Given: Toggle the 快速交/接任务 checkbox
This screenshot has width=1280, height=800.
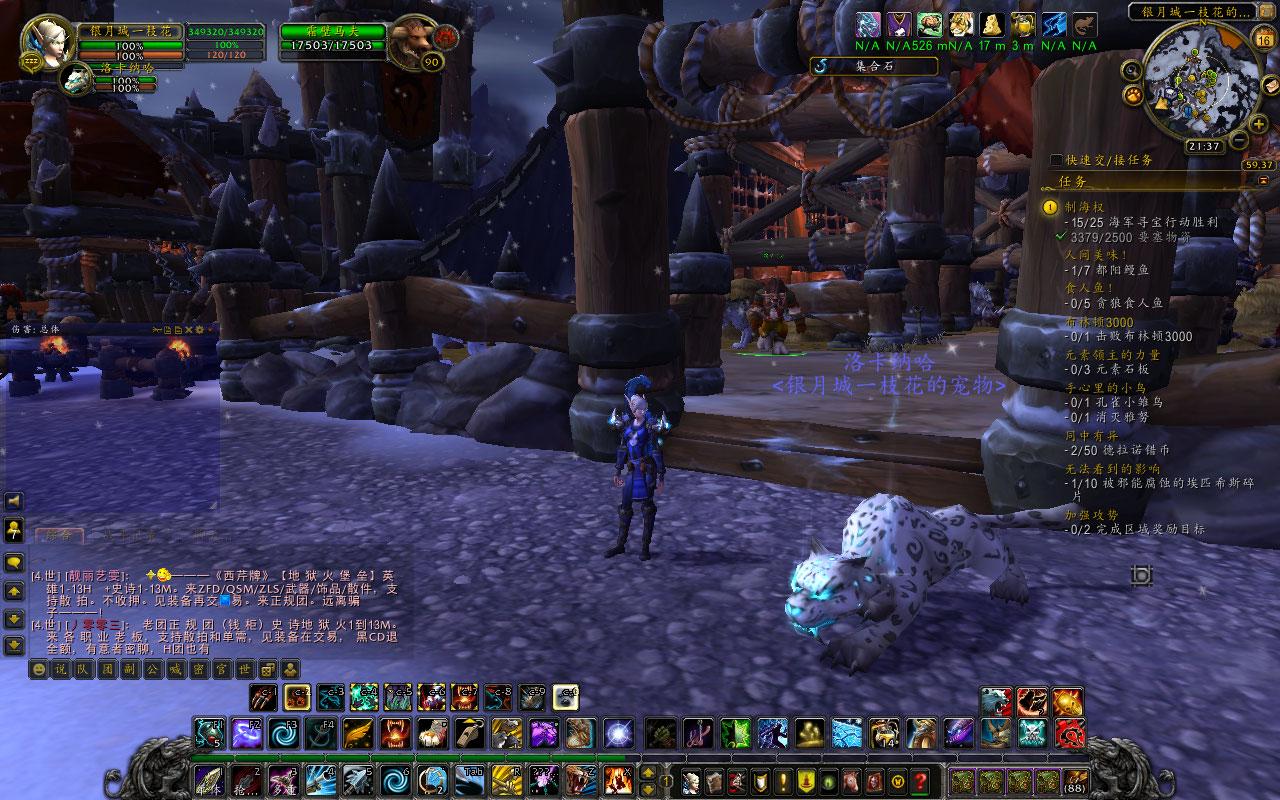Looking at the screenshot, I should click(1057, 160).
